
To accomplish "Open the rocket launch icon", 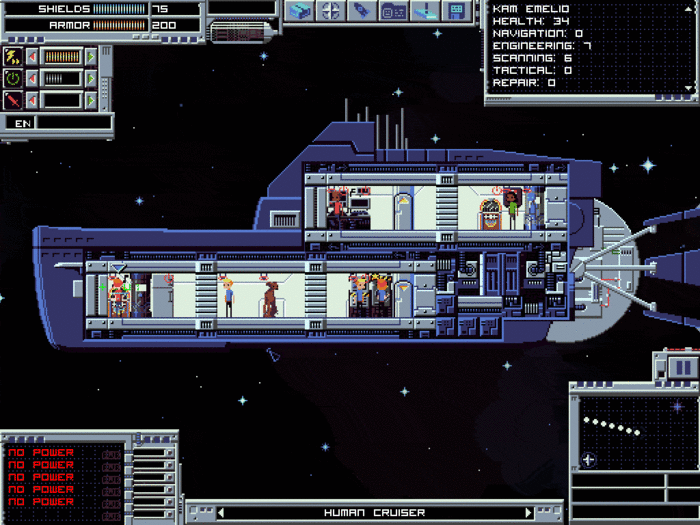I will (x=362, y=11).
